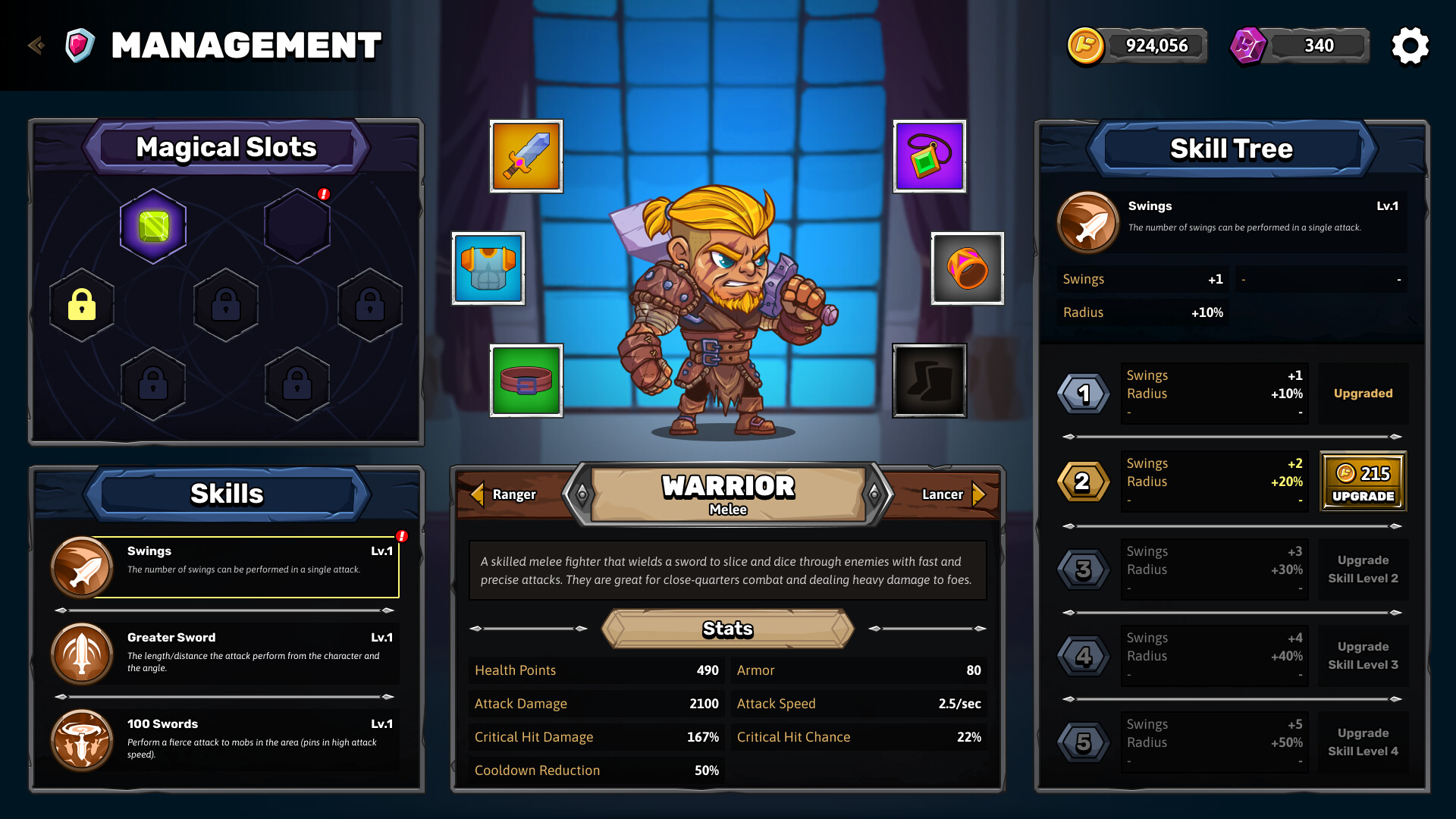Image resolution: width=1456 pixels, height=819 pixels.
Task: Select the 100 Swords skill
Action: 82,739
